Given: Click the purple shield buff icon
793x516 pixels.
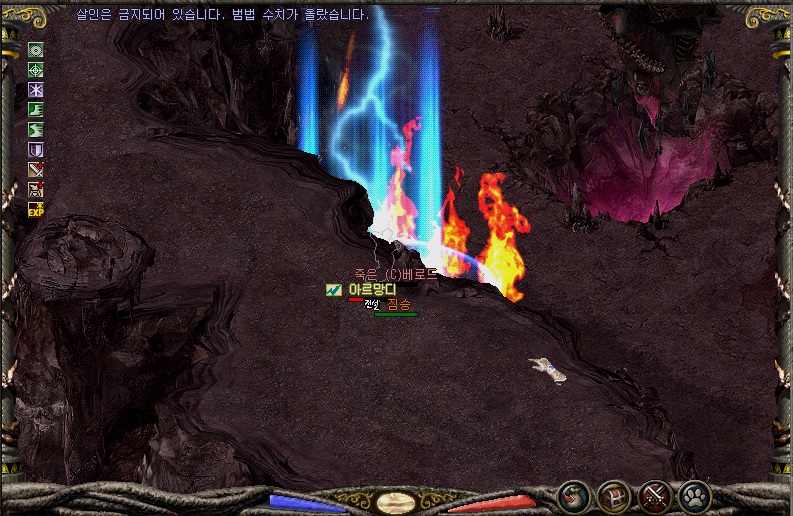Looking at the screenshot, I should click(36, 150).
